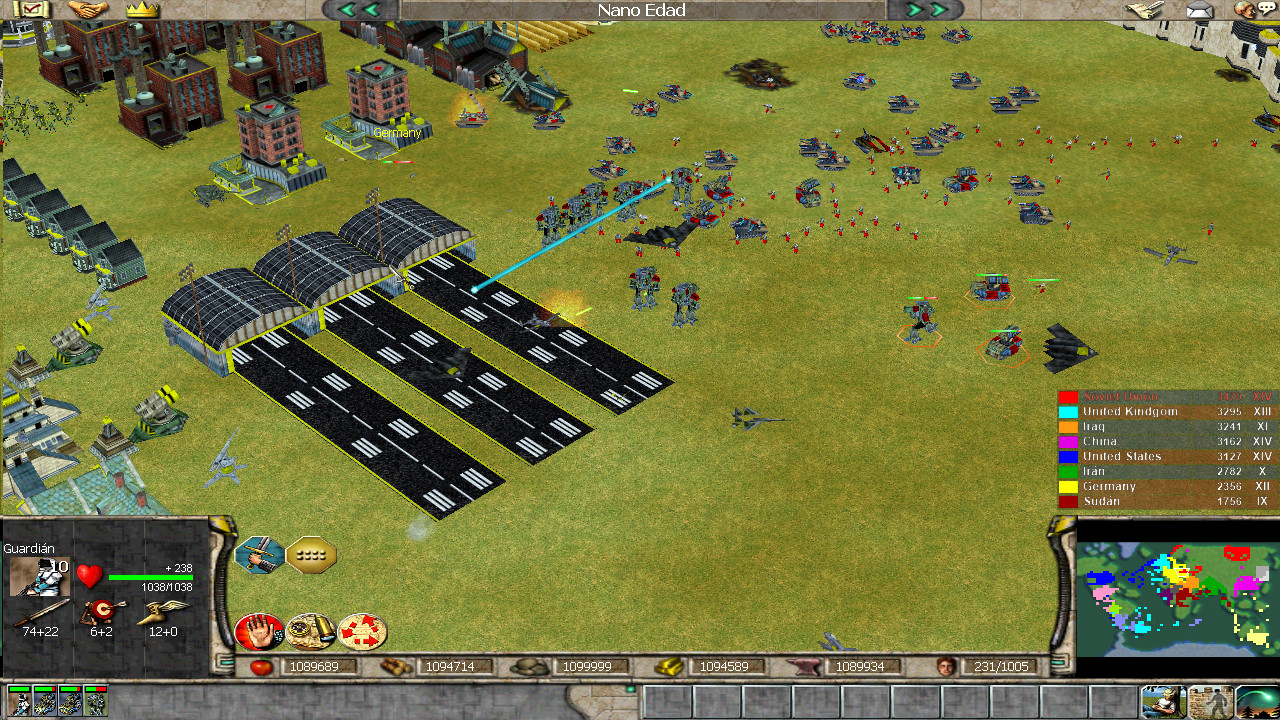Viewport: 1280px width, 720px height.
Task: Toggle the red arrows explore behavior
Action: point(360,630)
